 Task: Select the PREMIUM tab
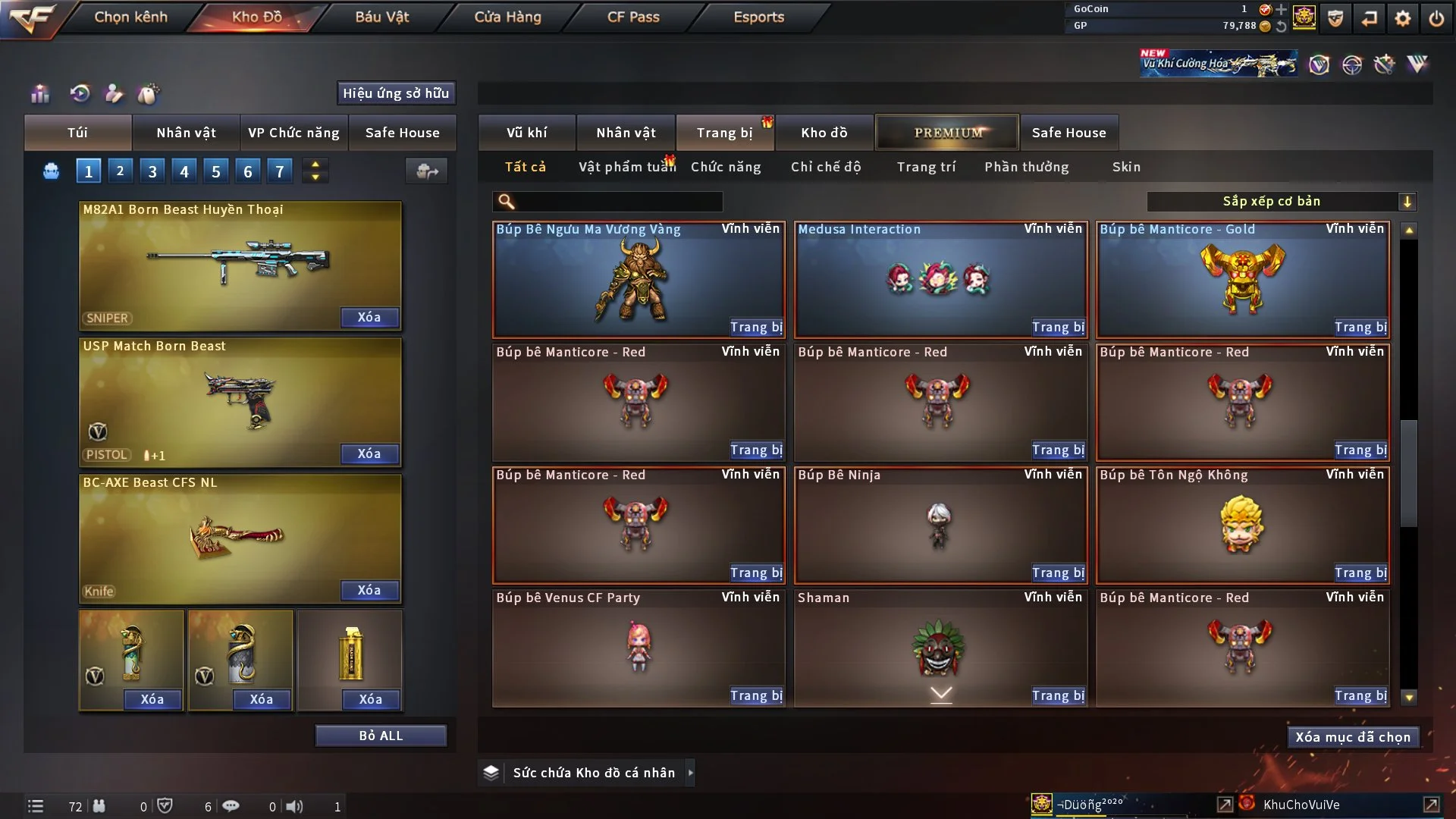[947, 133]
